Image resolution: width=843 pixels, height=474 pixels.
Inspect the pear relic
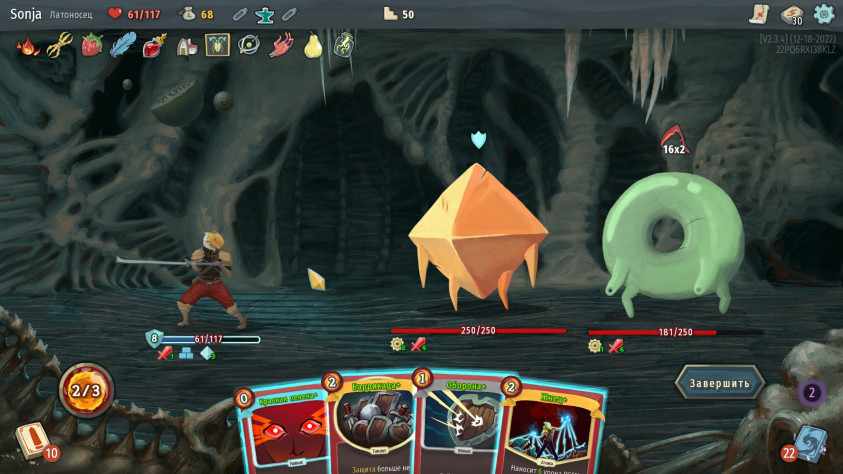pyautogui.click(x=312, y=45)
